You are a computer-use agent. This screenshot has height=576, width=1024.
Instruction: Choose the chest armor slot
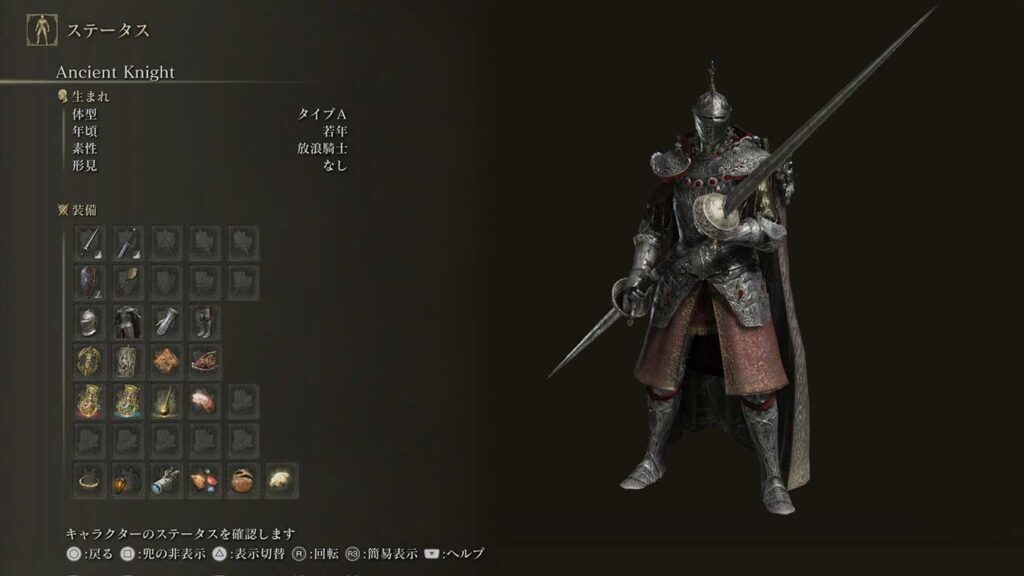(127, 321)
